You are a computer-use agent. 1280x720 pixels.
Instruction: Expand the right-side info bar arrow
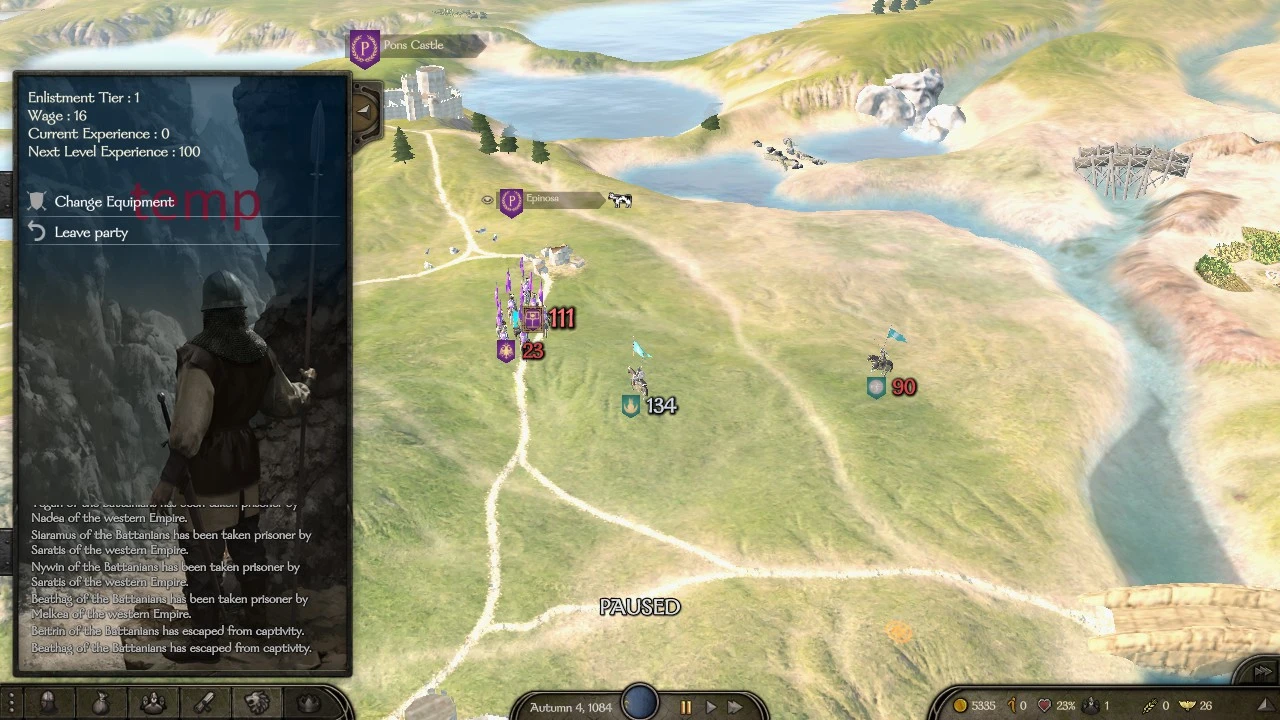[x=1264, y=705]
